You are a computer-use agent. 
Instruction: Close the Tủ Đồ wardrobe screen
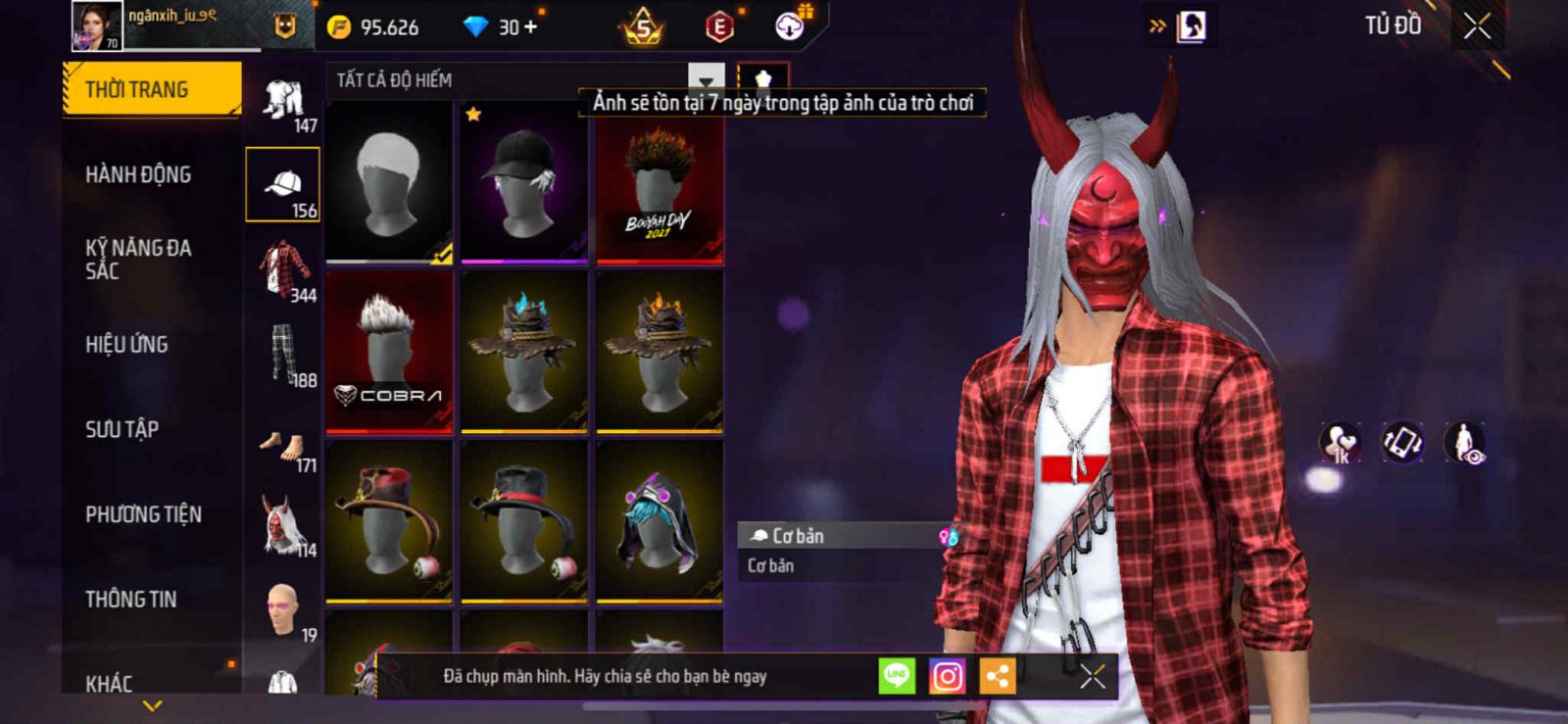(1477, 26)
